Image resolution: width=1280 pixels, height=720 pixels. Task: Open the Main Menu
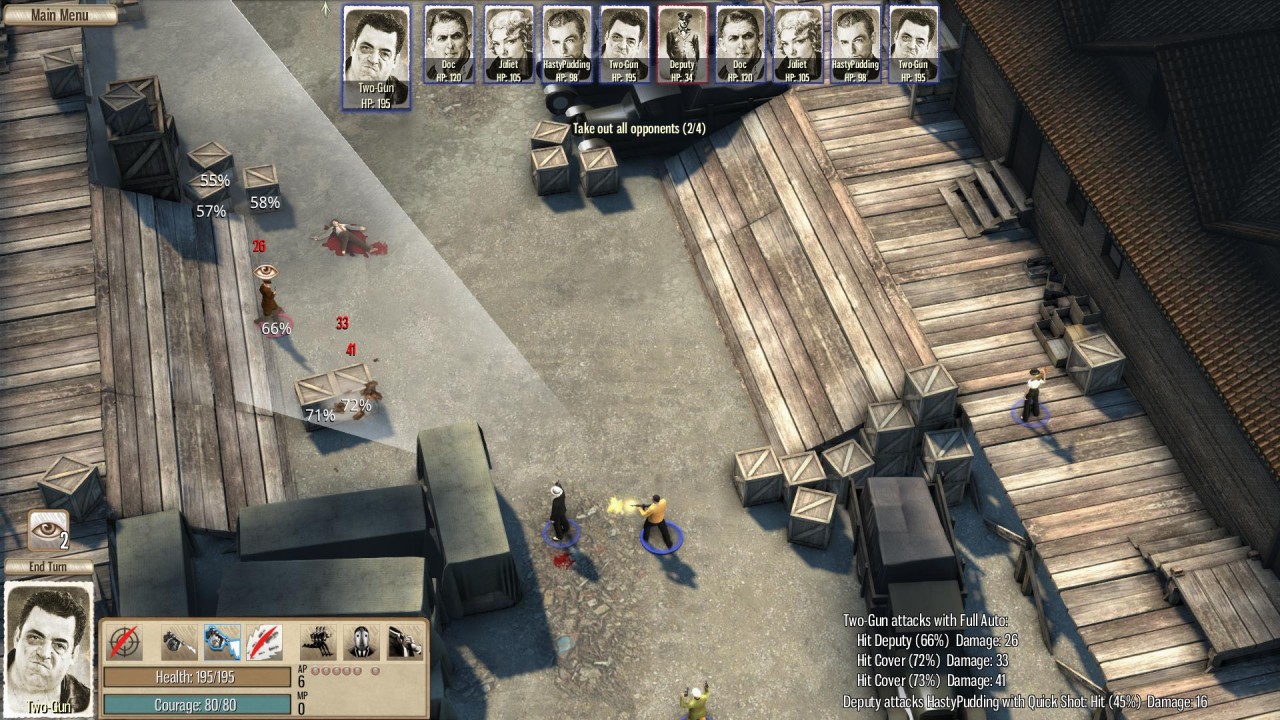coord(60,14)
